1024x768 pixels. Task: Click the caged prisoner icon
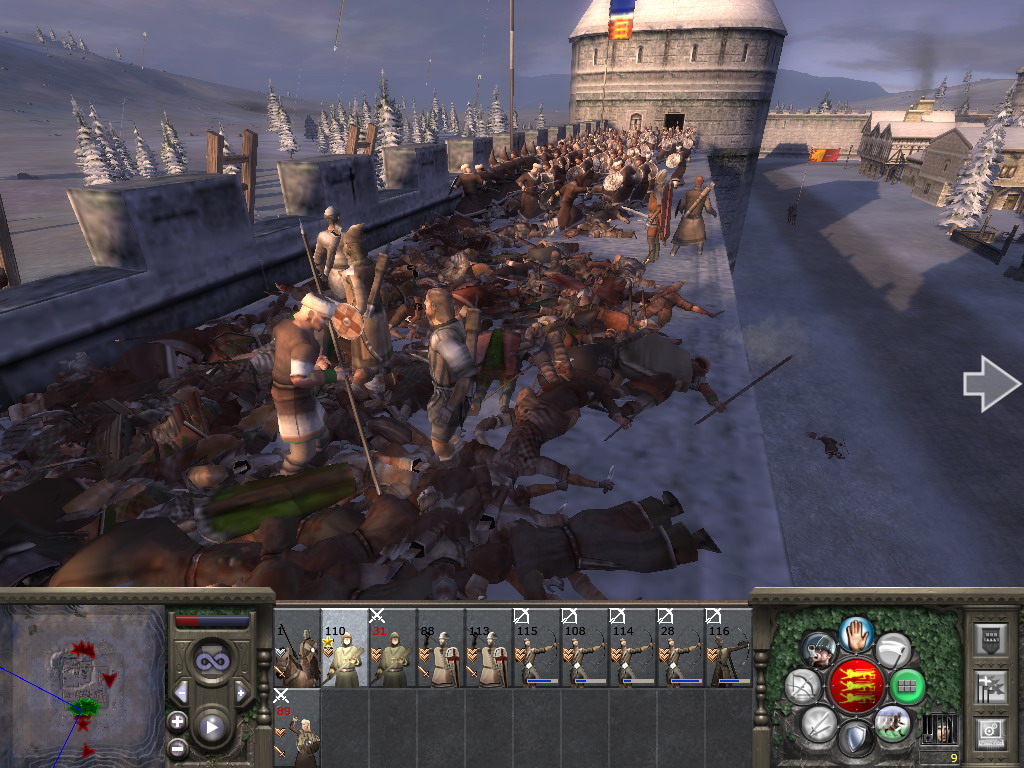(939, 727)
